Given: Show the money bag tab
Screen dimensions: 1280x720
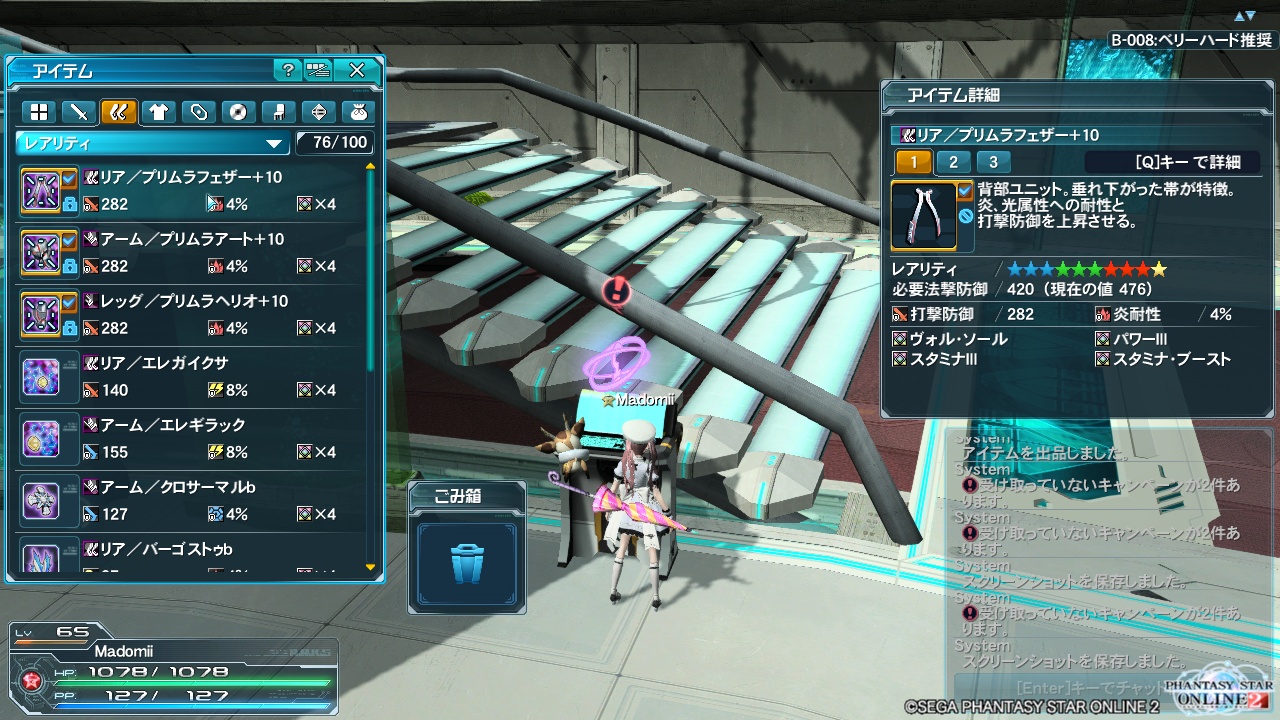Looking at the screenshot, I should [x=358, y=111].
